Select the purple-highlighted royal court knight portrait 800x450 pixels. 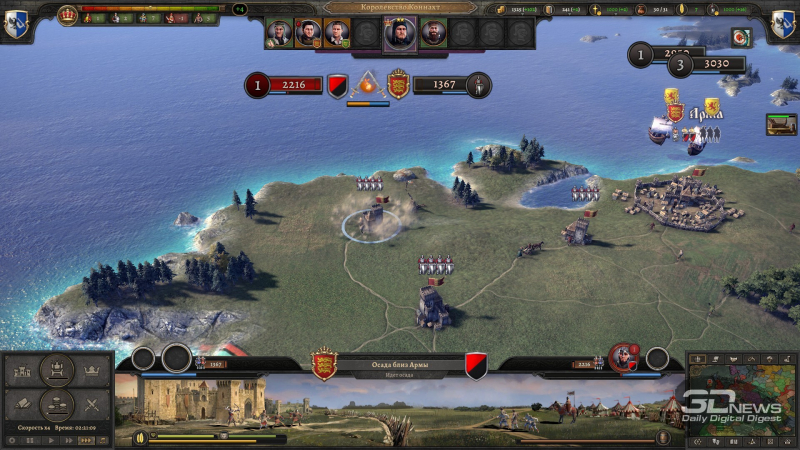(398, 33)
